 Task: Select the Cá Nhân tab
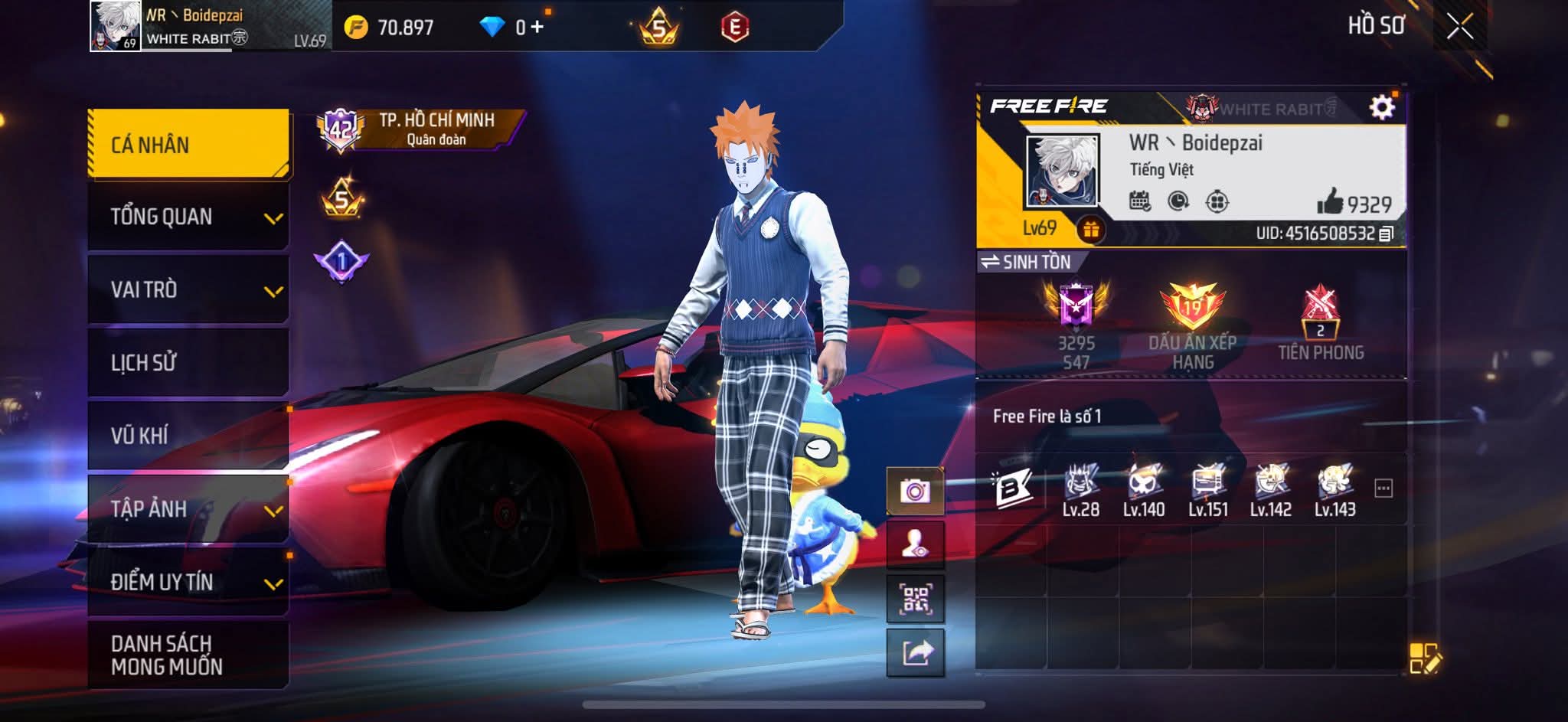(x=188, y=145)
